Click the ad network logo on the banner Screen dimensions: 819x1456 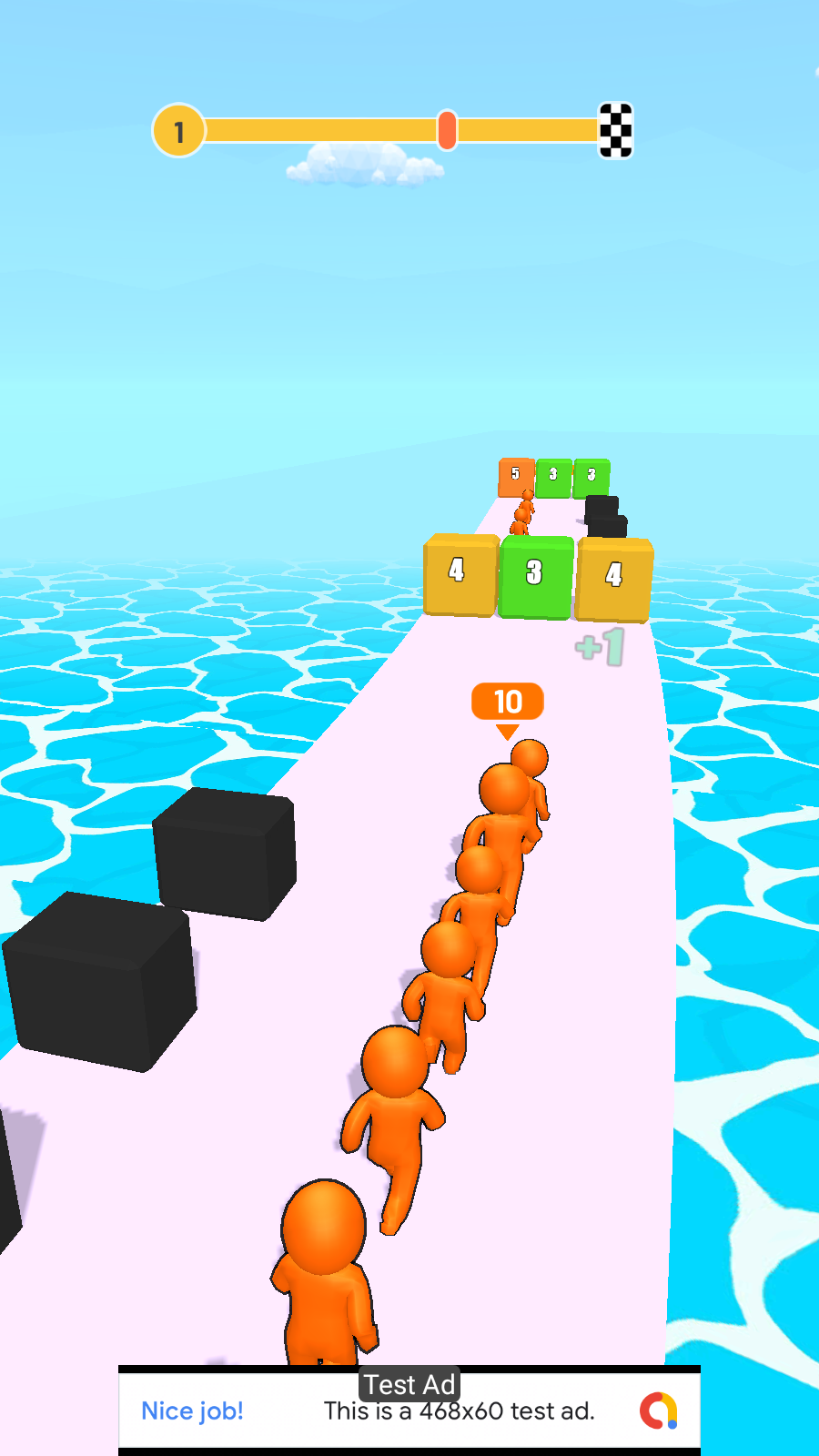pos(659,1410)
